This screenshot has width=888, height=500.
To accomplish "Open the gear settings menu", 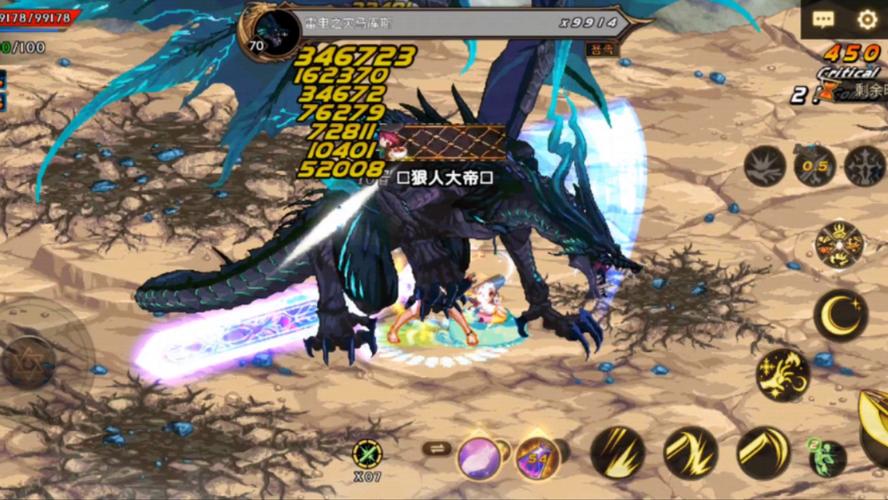I will 867,19.
